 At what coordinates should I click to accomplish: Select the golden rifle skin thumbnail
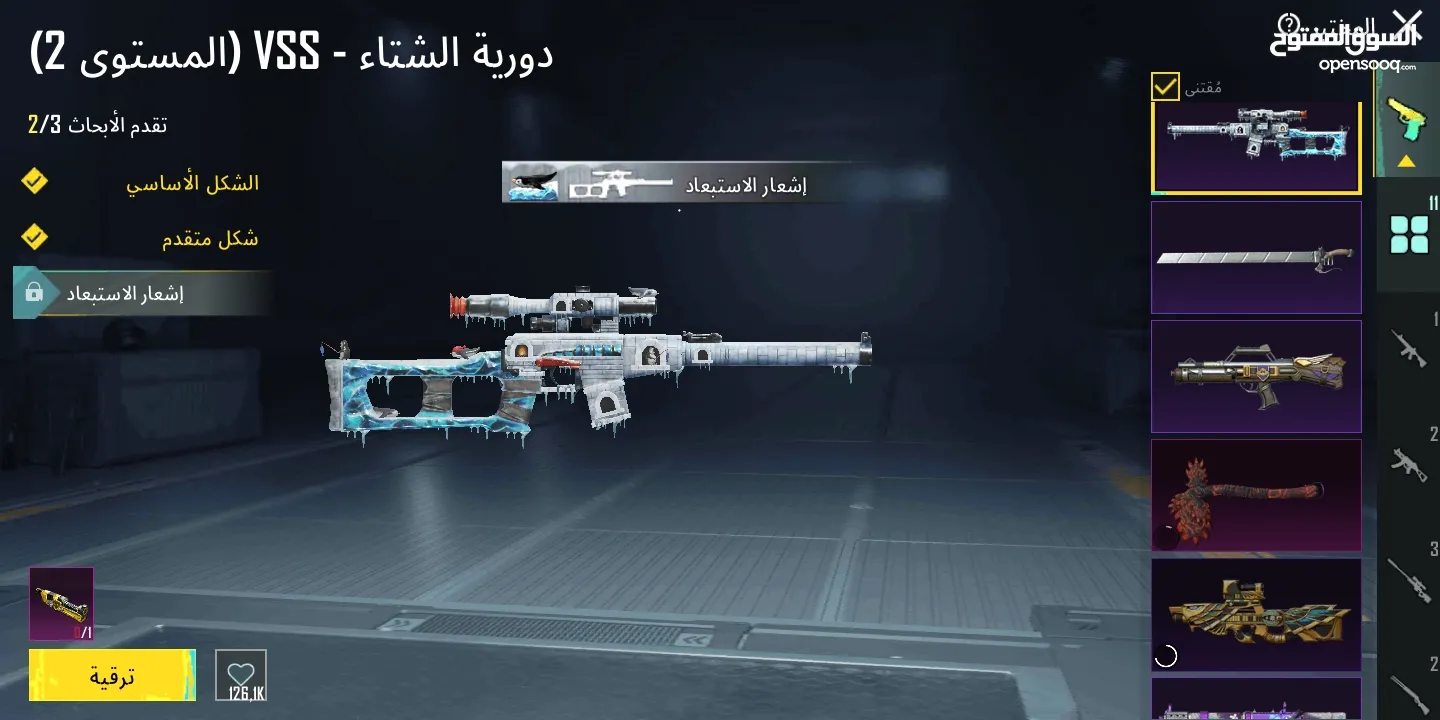(1256, 614)
